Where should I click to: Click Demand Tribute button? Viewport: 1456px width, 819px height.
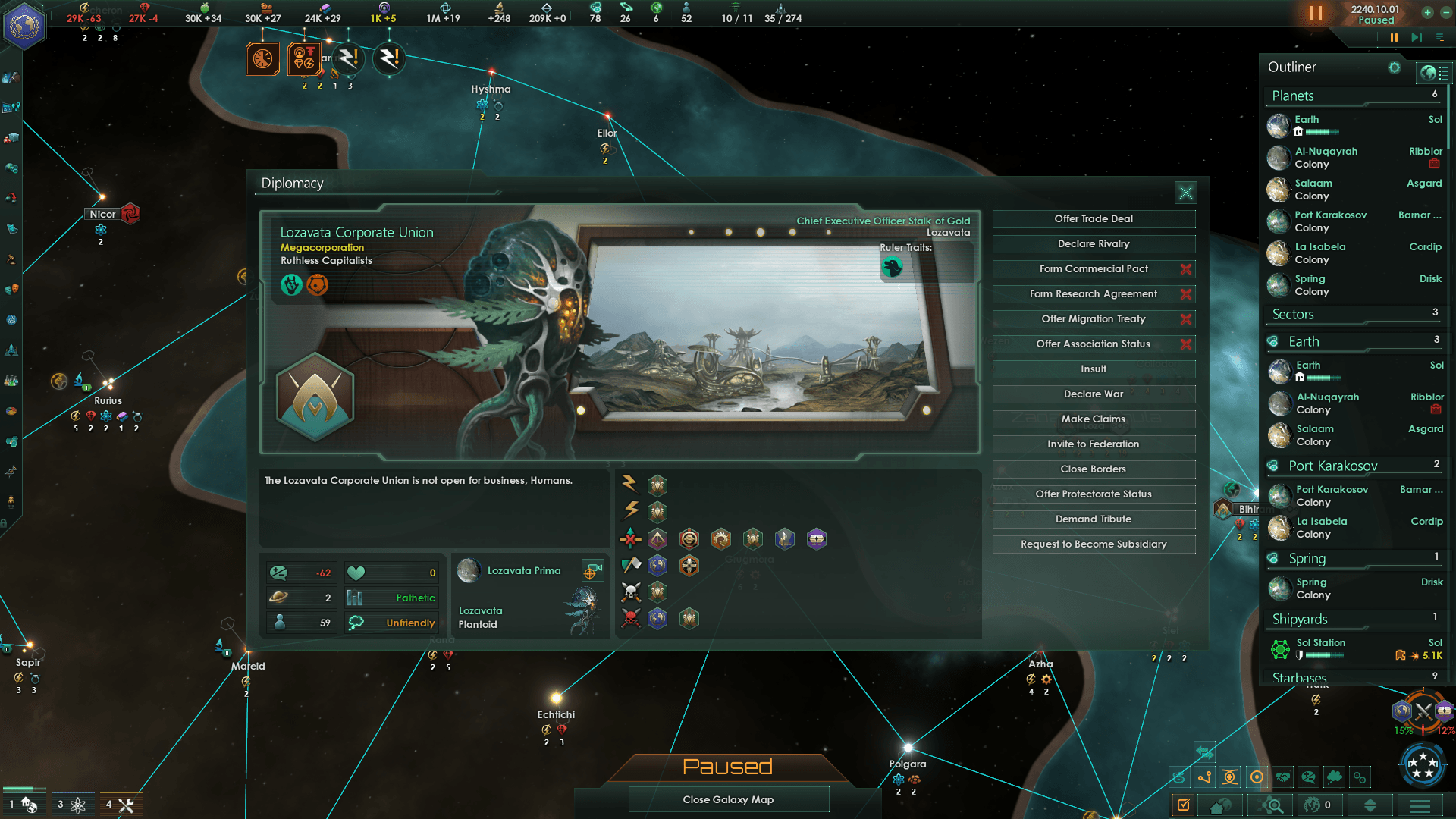[x=1094, y=519]
